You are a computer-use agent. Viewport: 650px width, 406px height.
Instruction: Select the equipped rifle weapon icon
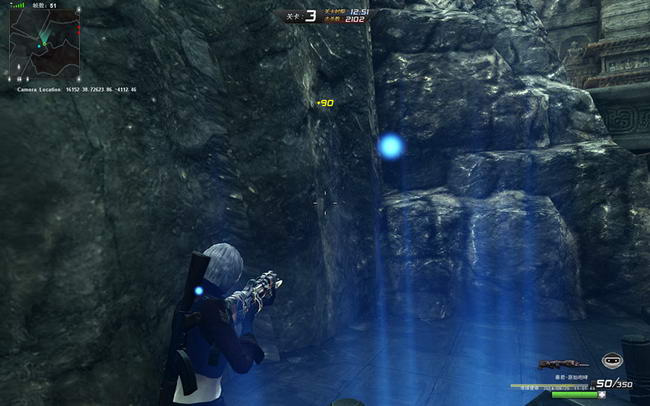560,364
